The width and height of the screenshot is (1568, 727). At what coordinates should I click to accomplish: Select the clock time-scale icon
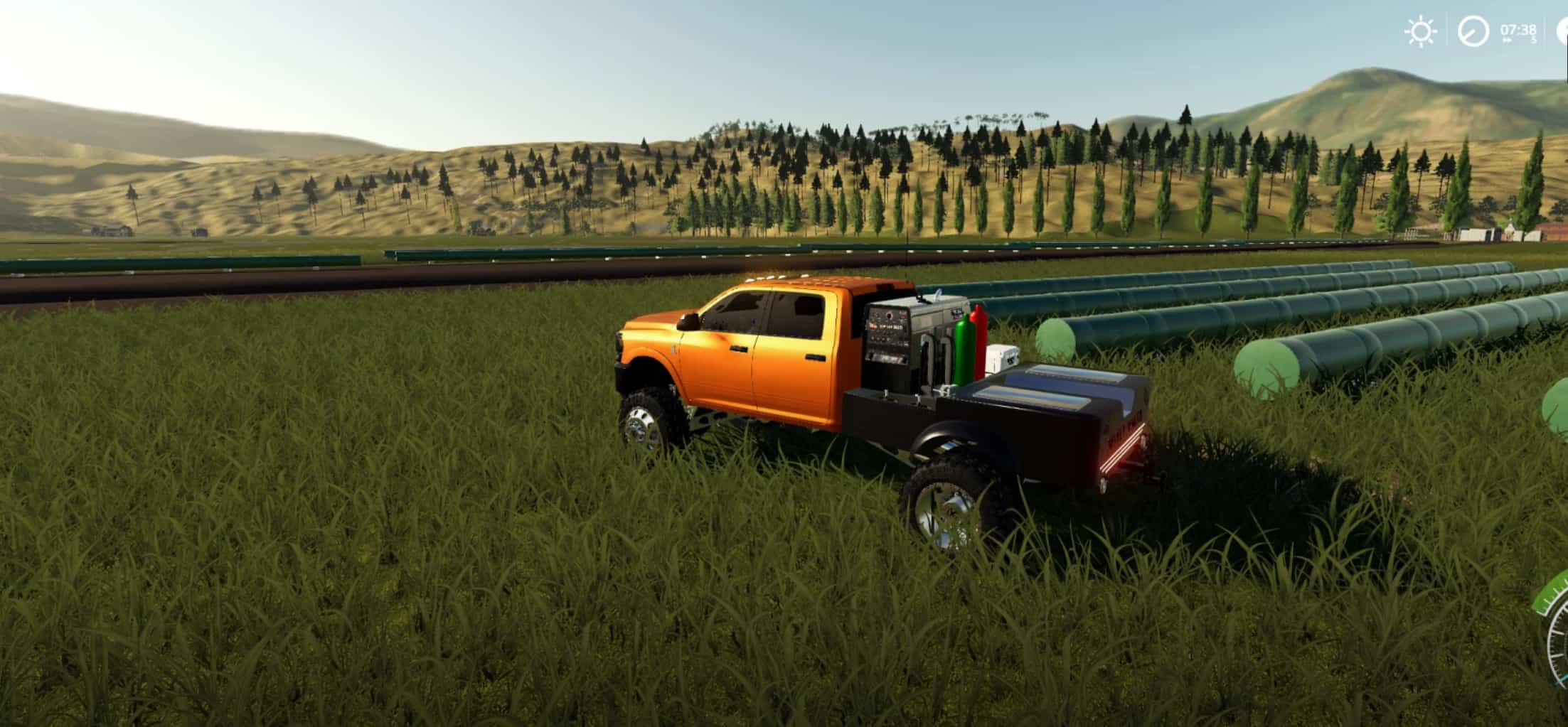point(1473,31)
